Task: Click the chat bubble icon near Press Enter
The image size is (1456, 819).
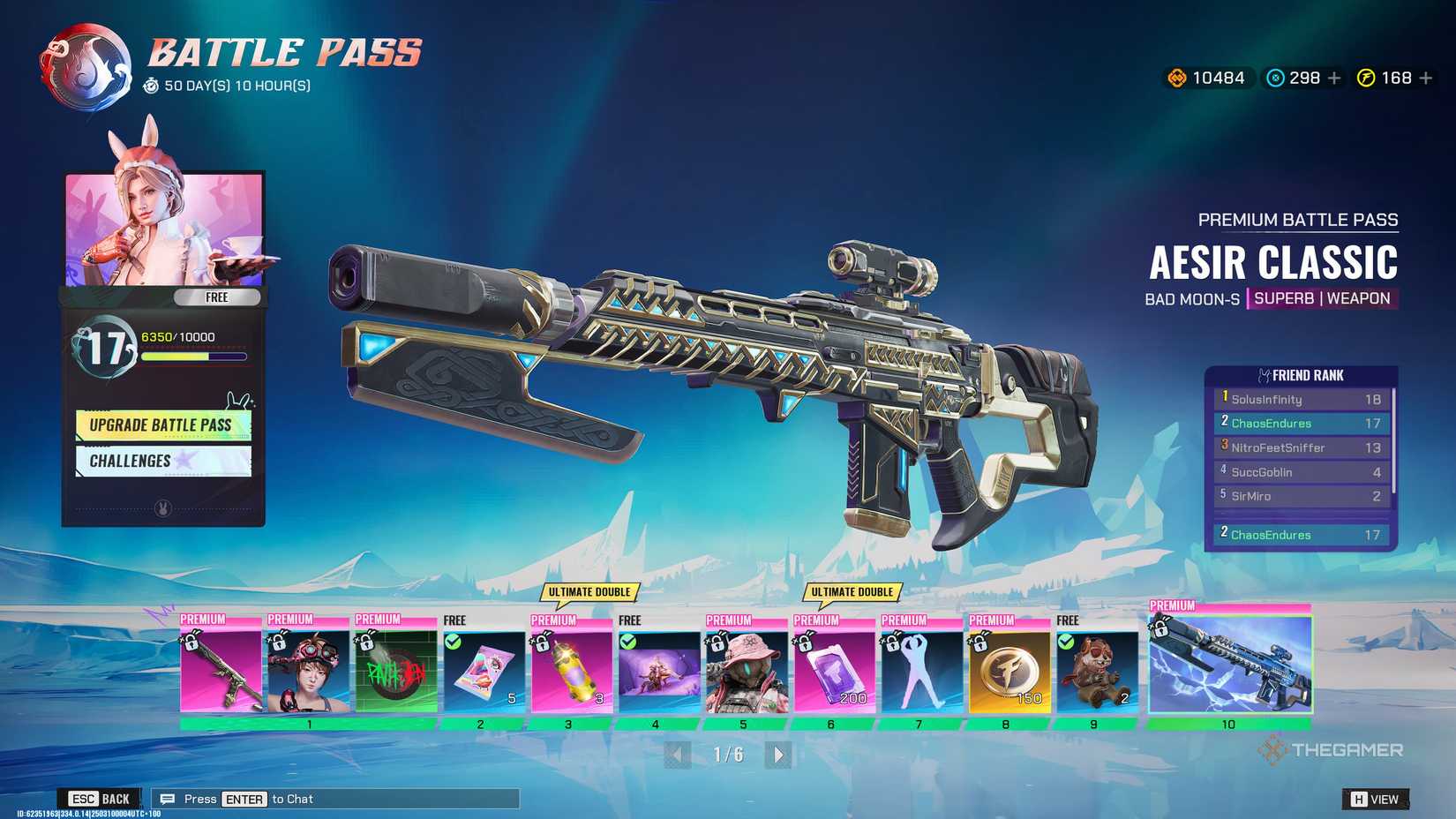Action: point(167,799)
